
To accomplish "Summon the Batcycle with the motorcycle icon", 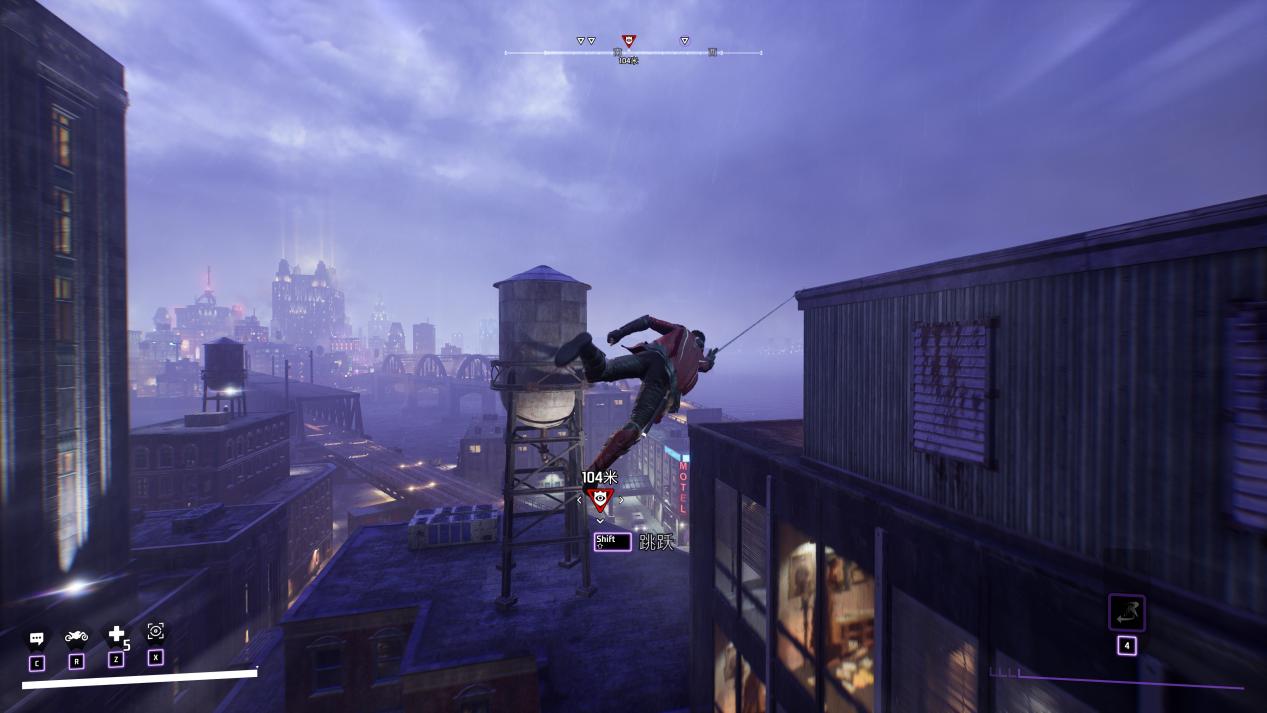I will click(x=76, y=636).
